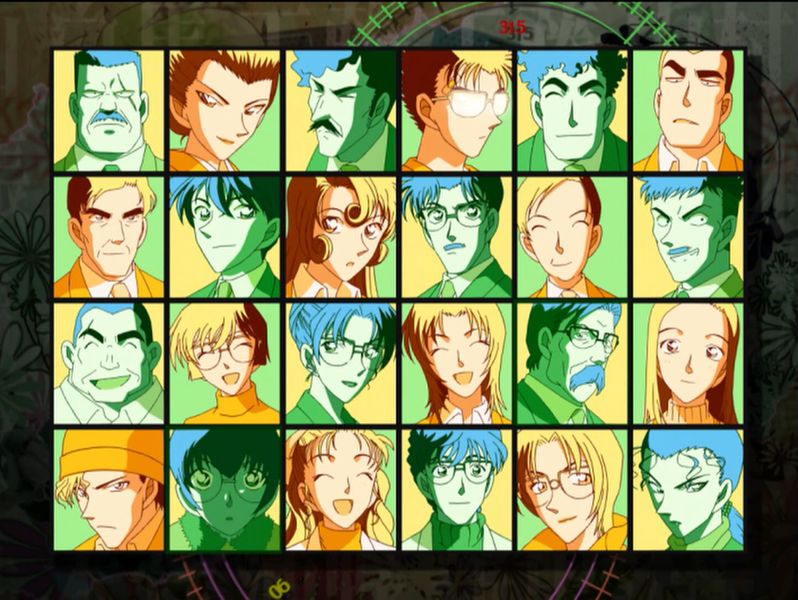This screenshot has height=600, width=798.
Task: Click the green woman with glasses and blue hair
Action: pos(340,363)
